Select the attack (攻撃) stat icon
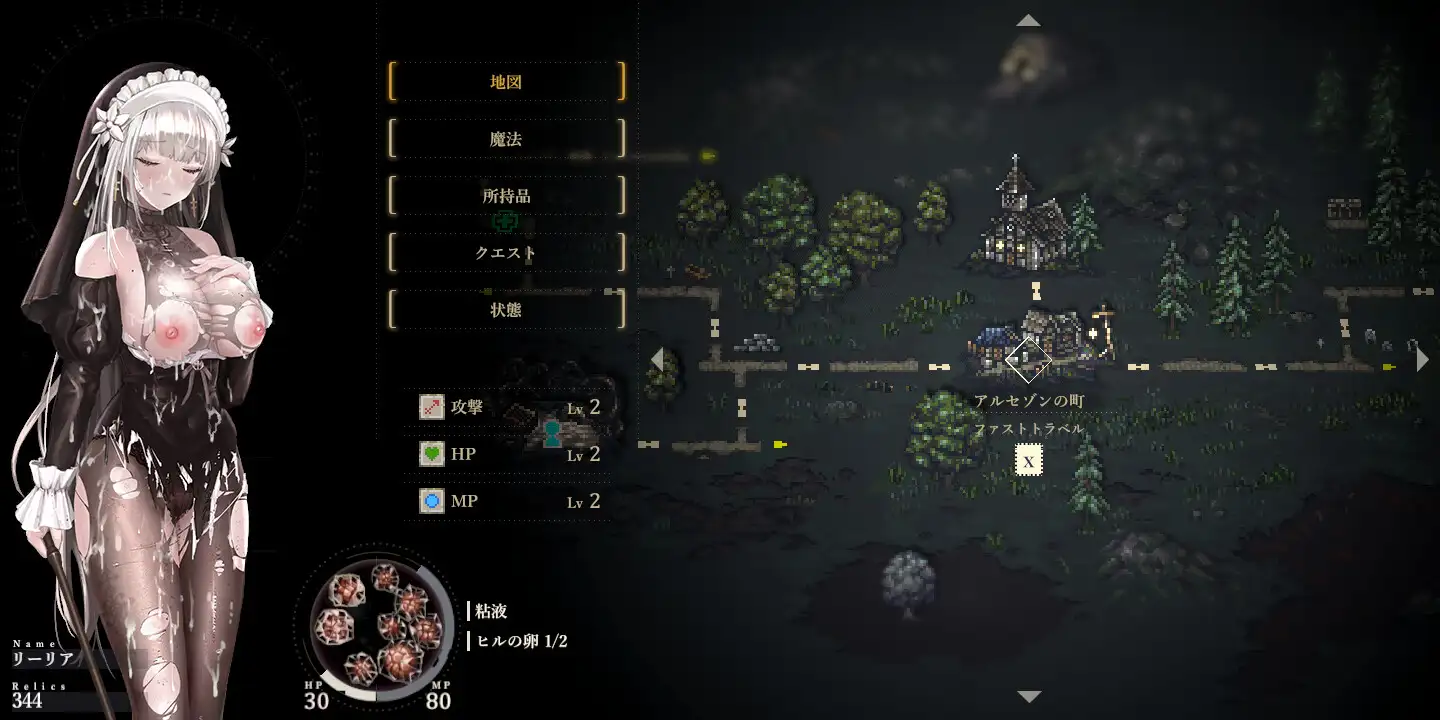Screen dimensions: 1440x720 coord(430,407)
